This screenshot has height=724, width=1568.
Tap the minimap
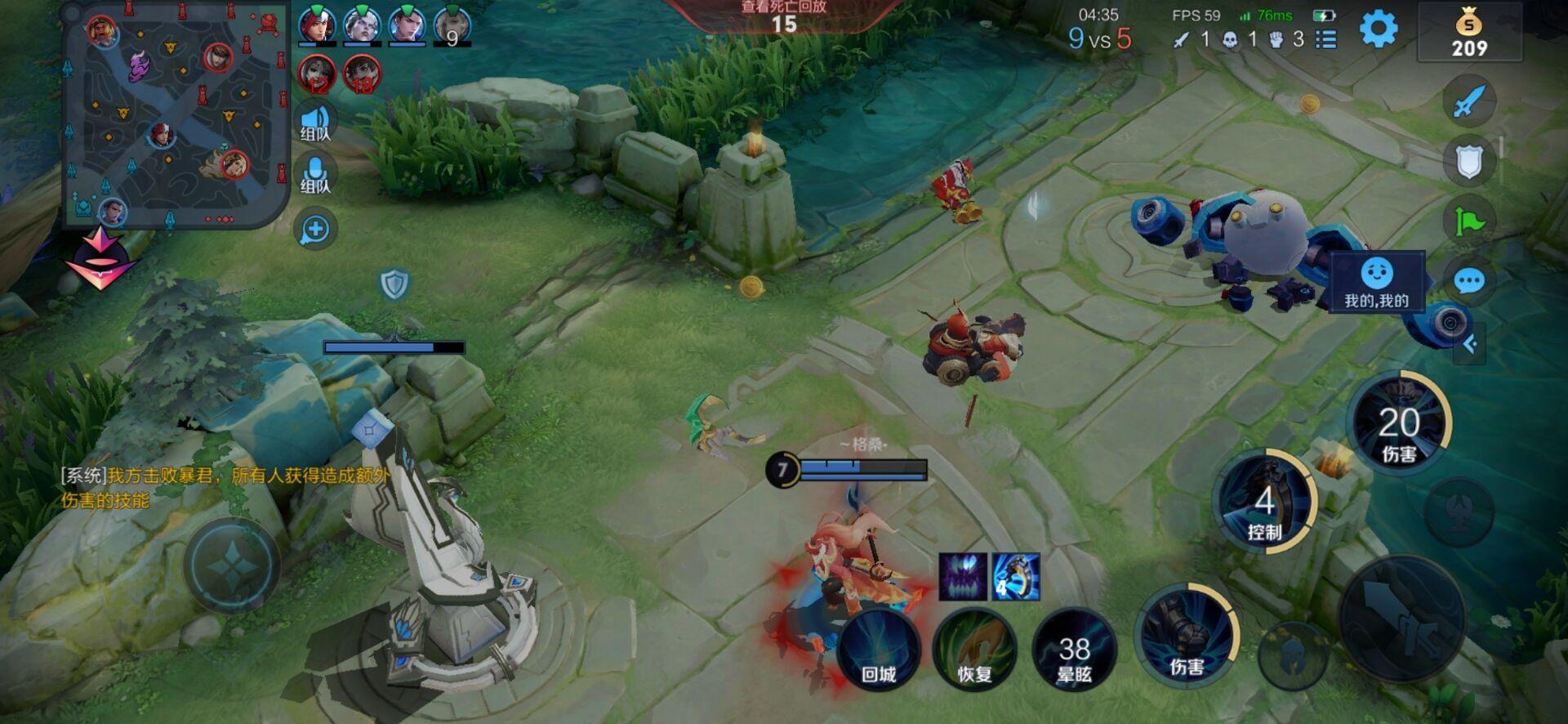(x=175, y=114)
